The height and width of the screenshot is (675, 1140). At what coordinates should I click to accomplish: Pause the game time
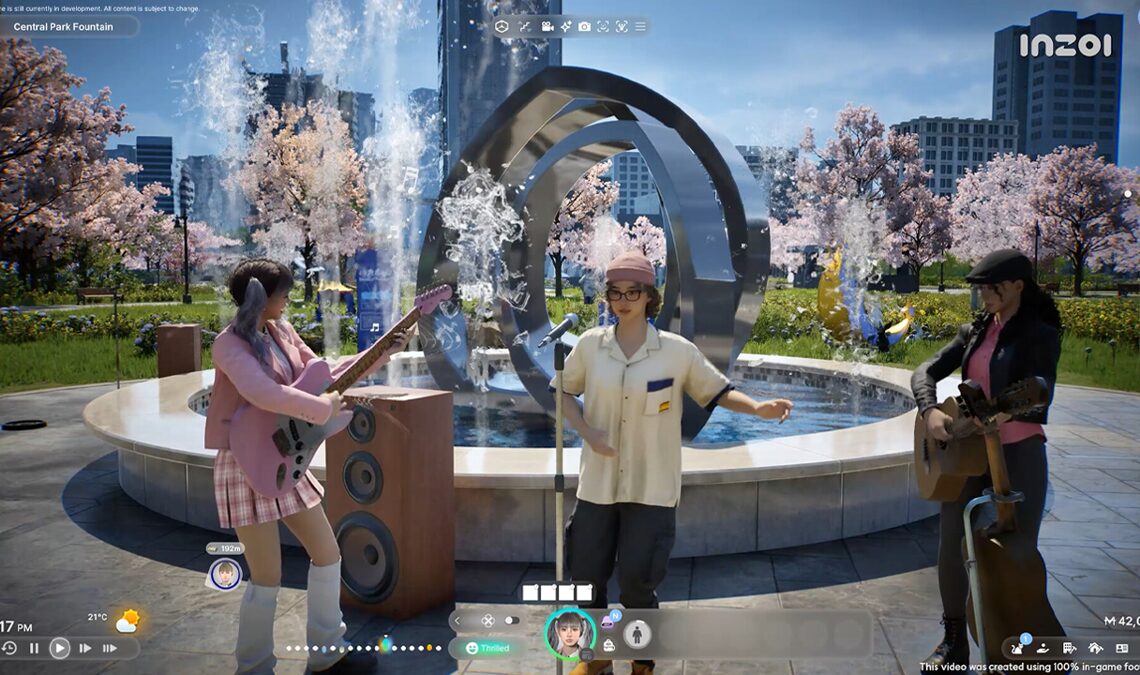[x=34, y=648]
